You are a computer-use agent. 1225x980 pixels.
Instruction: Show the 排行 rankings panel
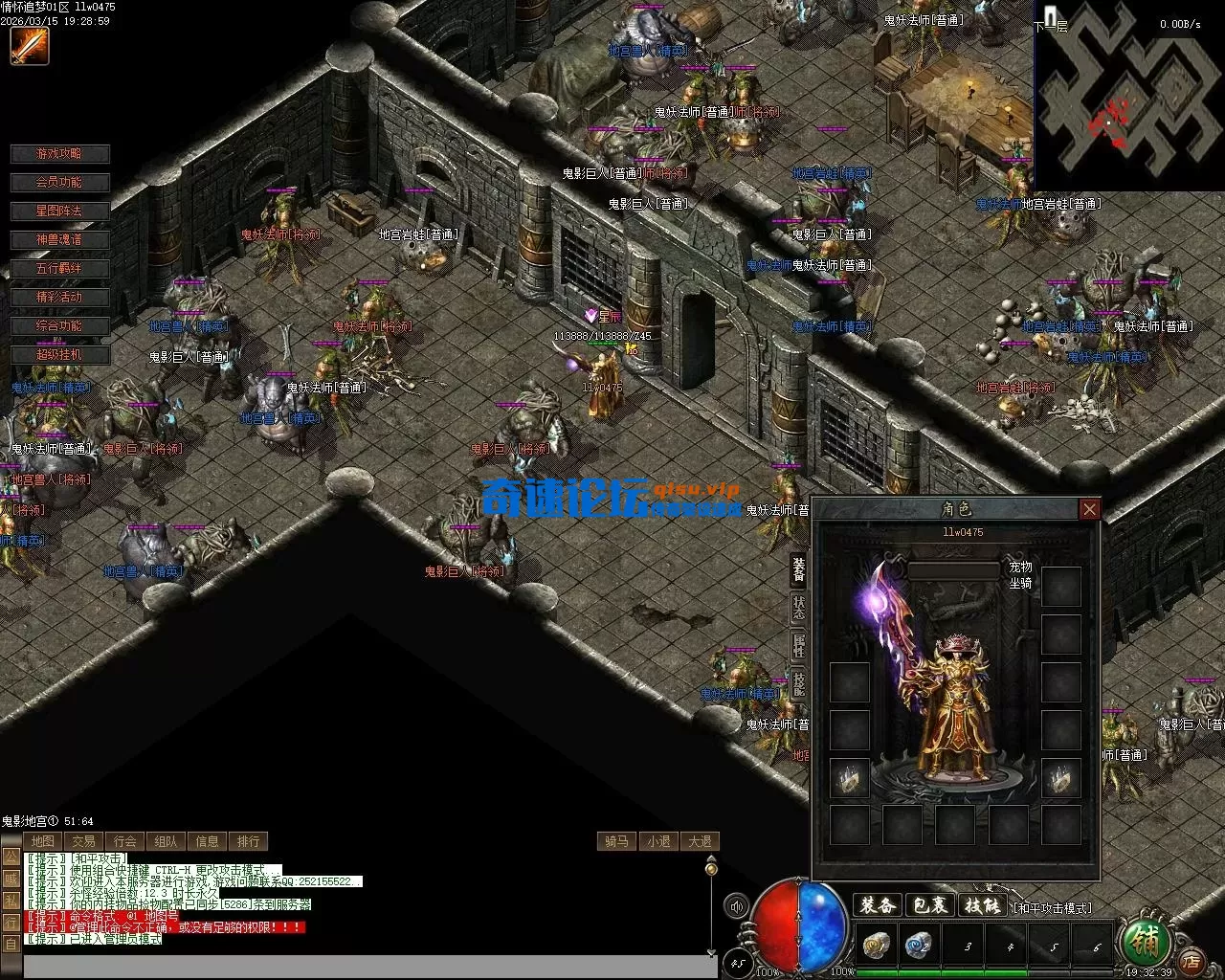[x=249, y=841]
